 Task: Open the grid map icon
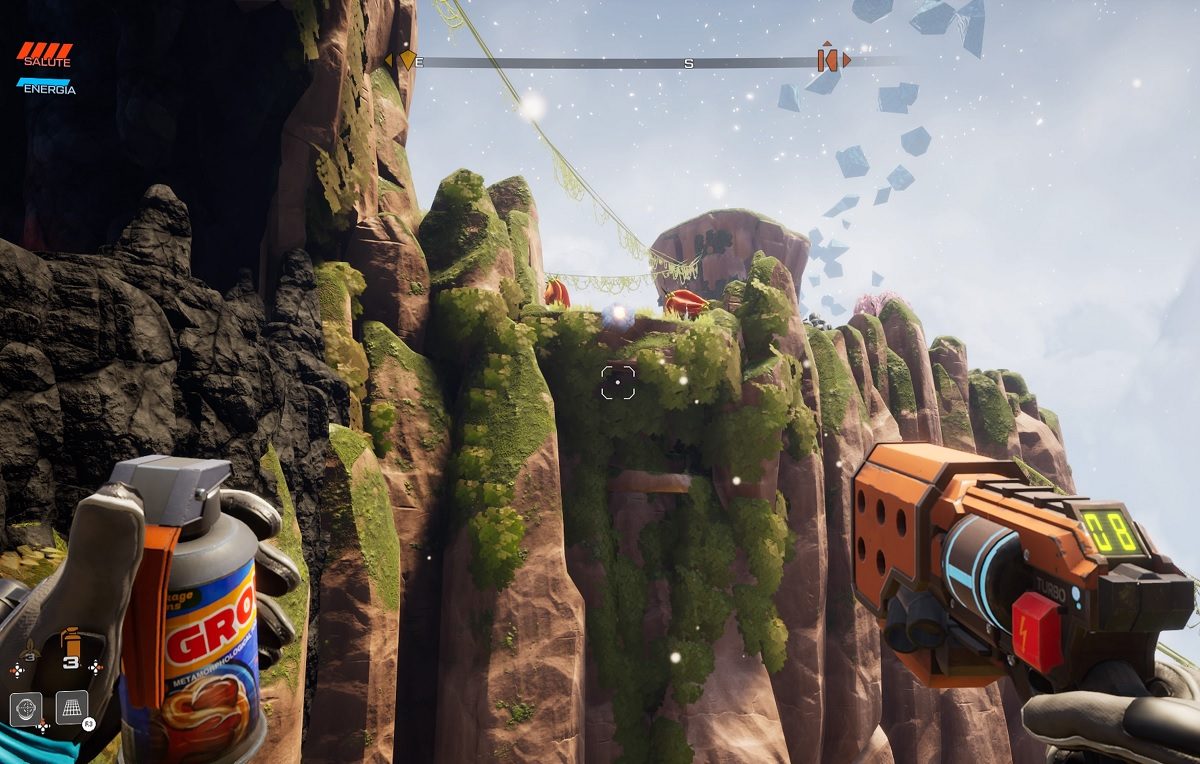coord(72,707)
